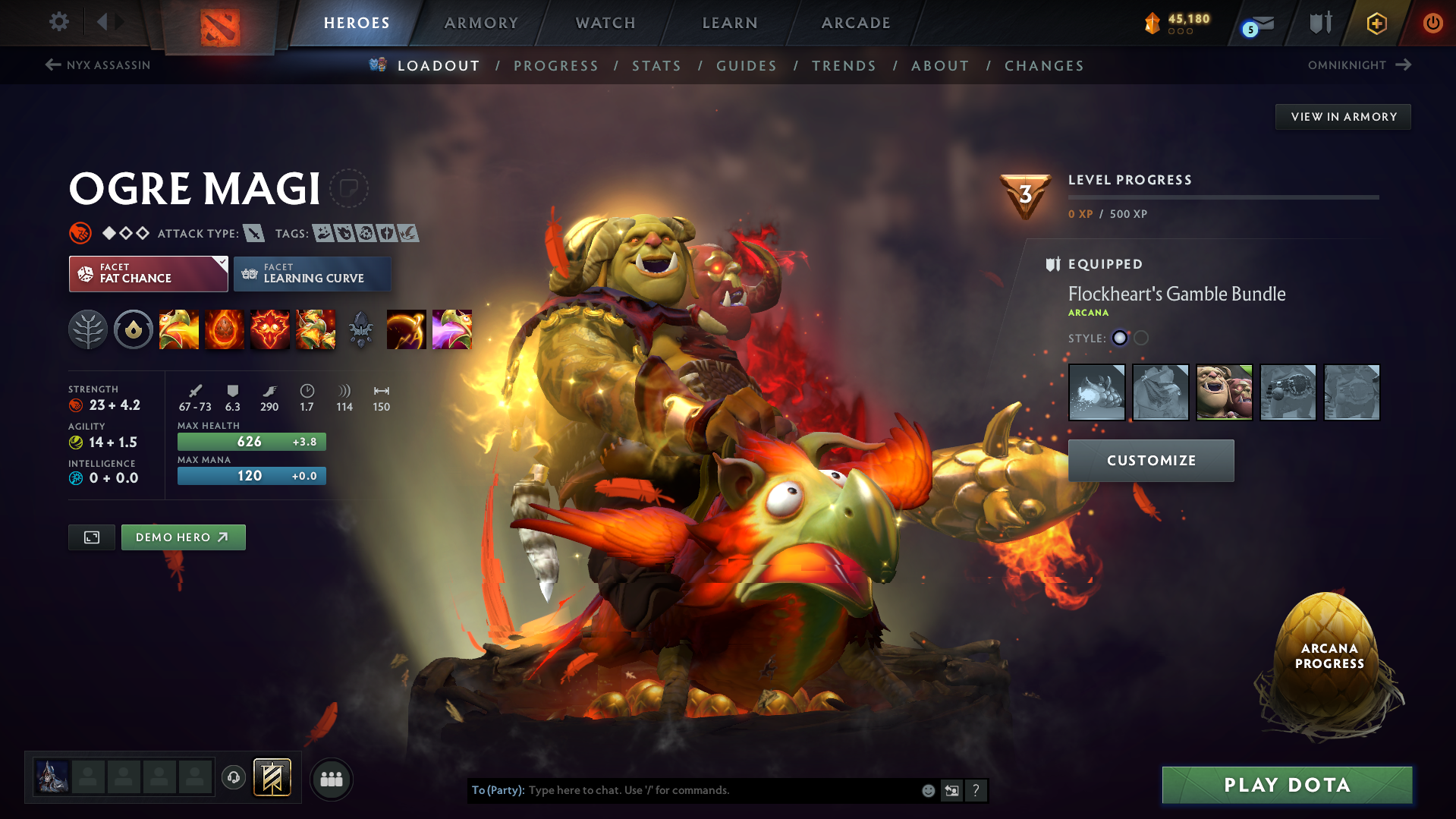Viewport: 1456px width, 819px height.
Task: Click the friends list icon near Play Dota
Action: click(332, 779)
